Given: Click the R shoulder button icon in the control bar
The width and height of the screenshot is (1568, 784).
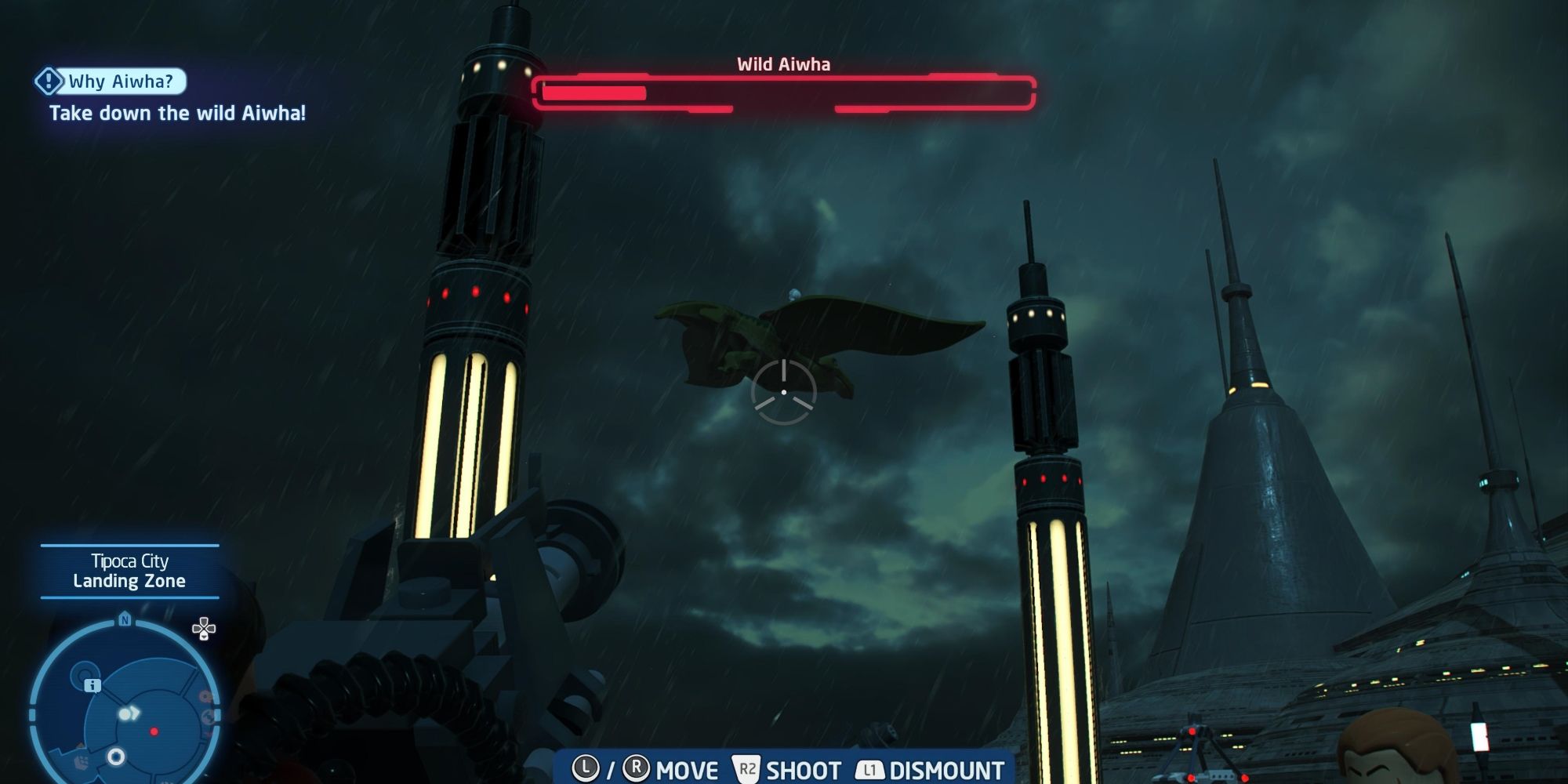Looking at the screenshot, I should click(637, 768).
